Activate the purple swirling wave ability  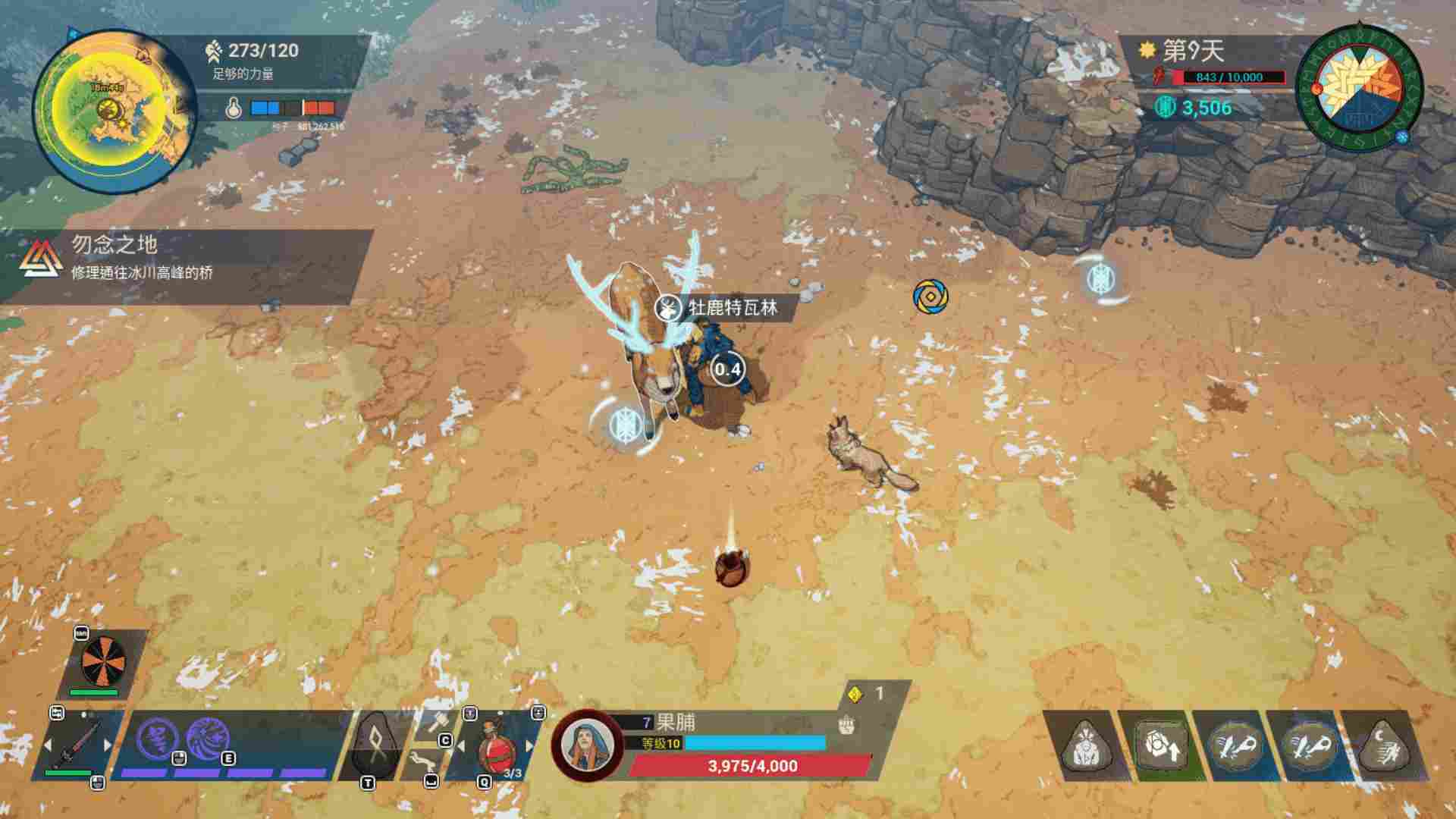click(207, 739)
